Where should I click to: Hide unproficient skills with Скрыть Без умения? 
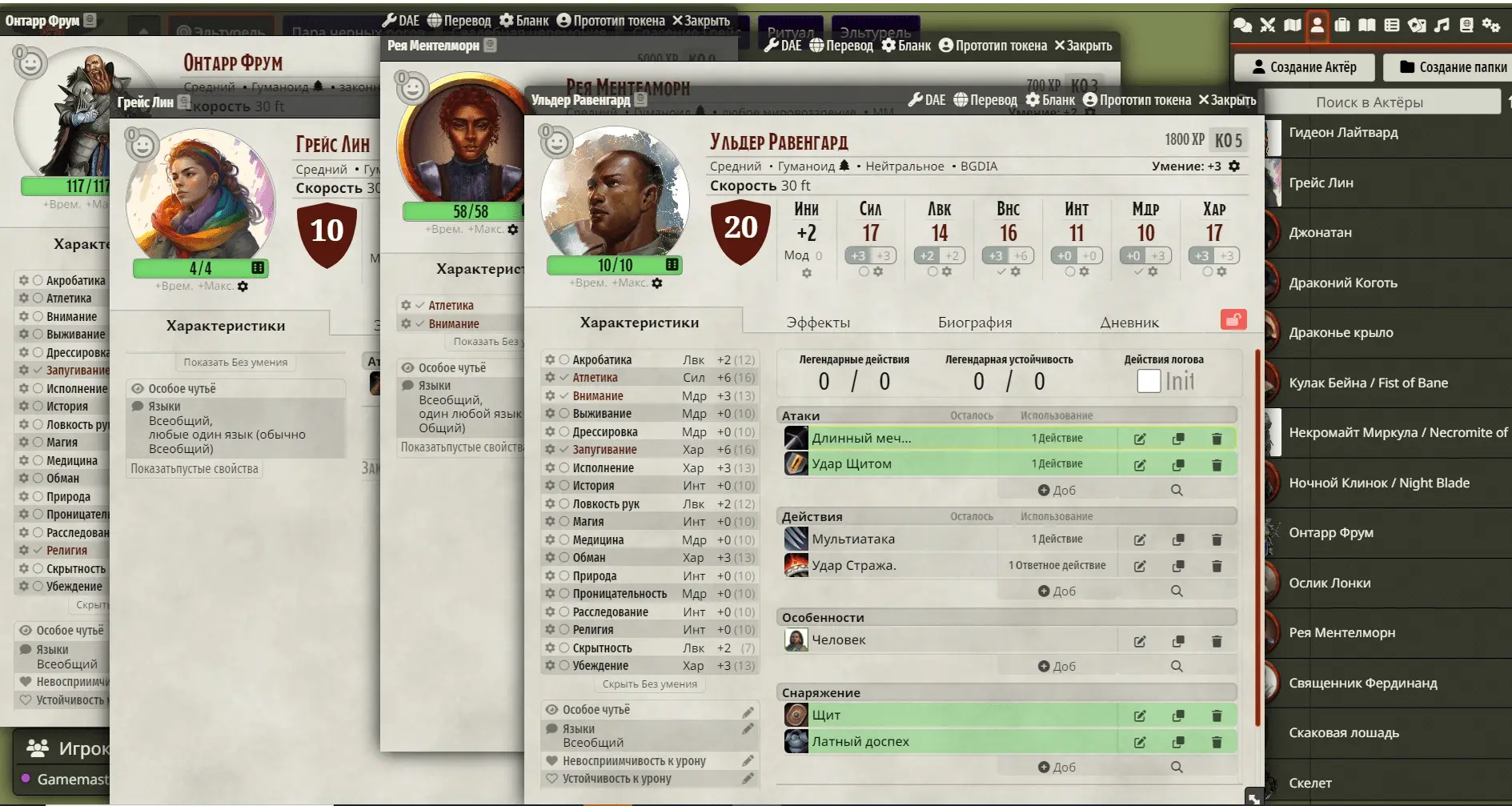click(x=649, y=684)
